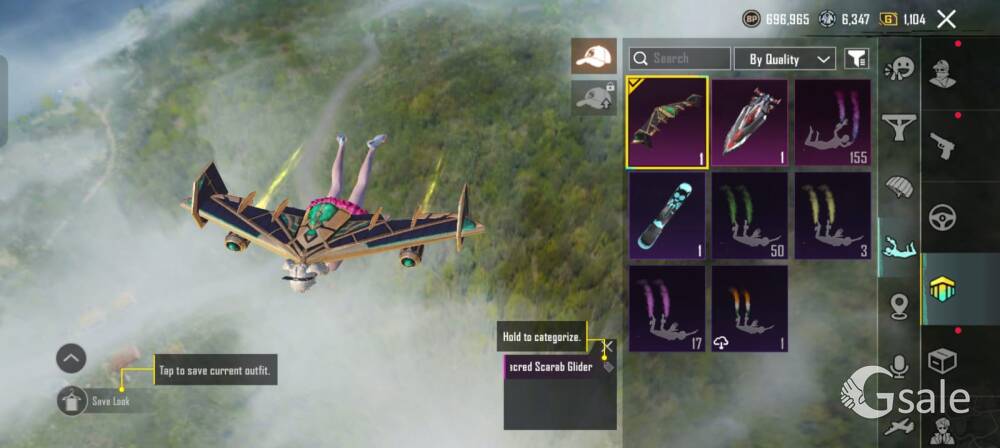Expand the up-arrow circle button

coord(71,358)
